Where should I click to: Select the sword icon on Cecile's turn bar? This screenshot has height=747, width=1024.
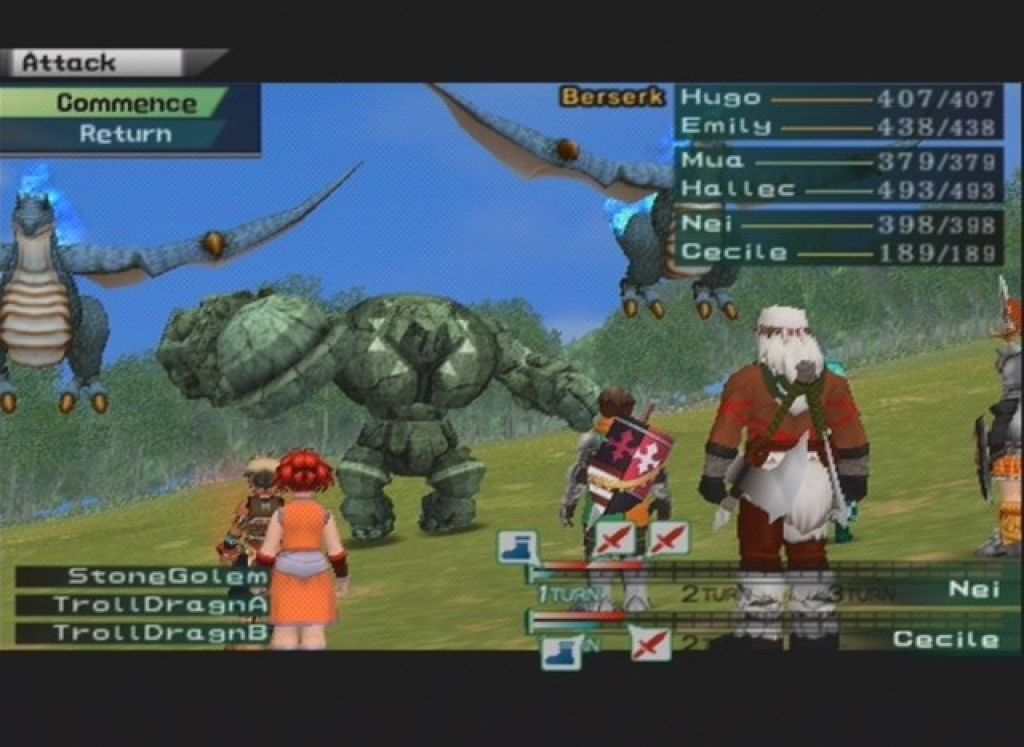[650, 643]
